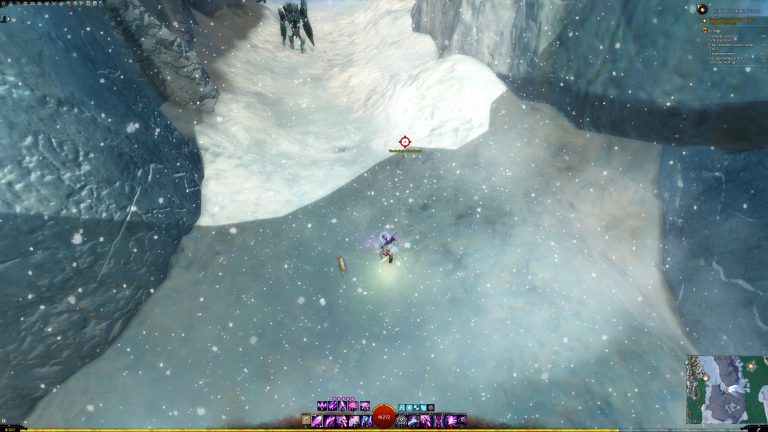Expand the orange event entry in the tracker
The image size is (768, 432).
[x=704, y=32]
